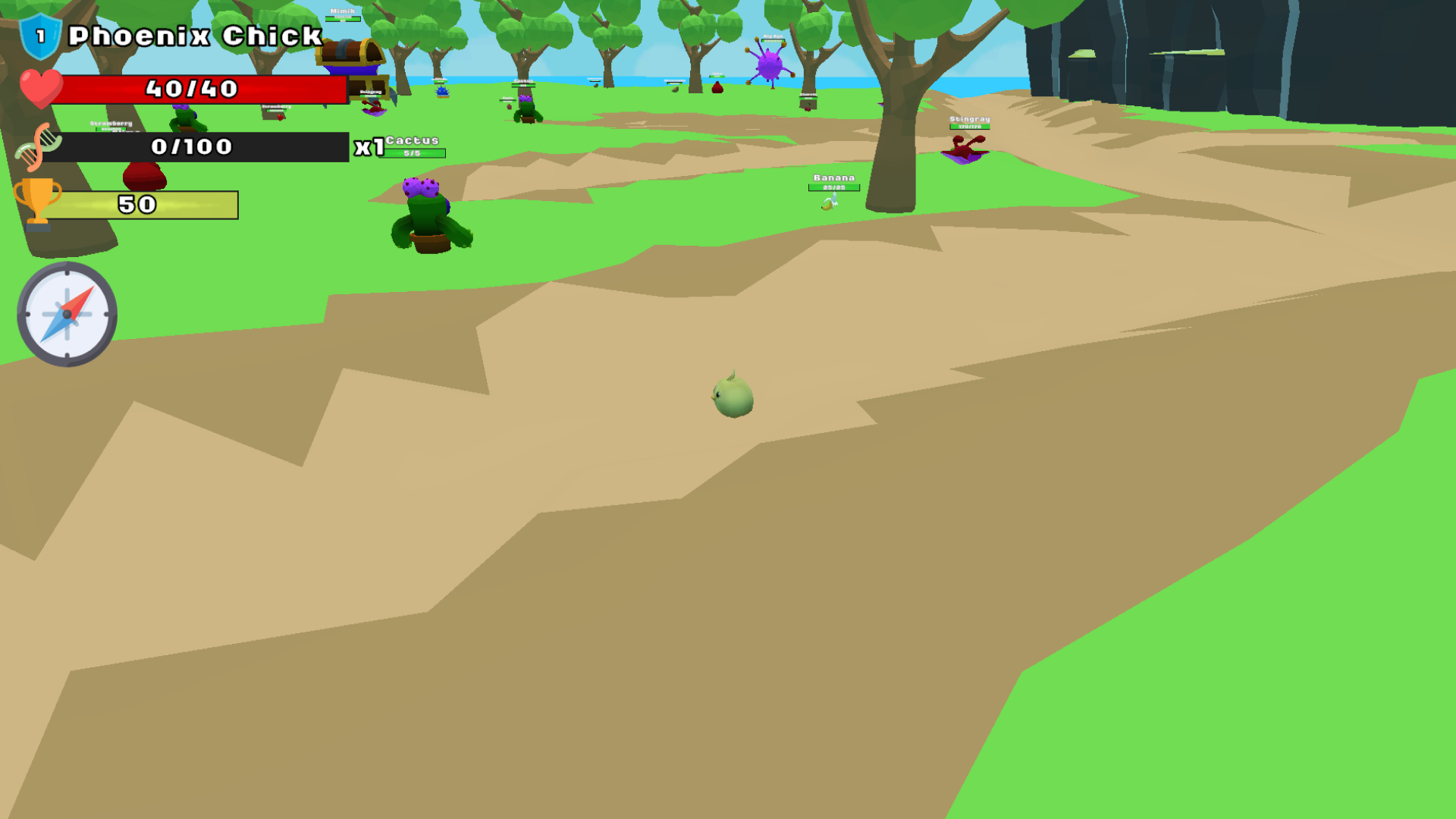Viewport: 1456px width, 819px height.
Task: Select the Stingray enemy nametag
Action: [x=968, y=120]
